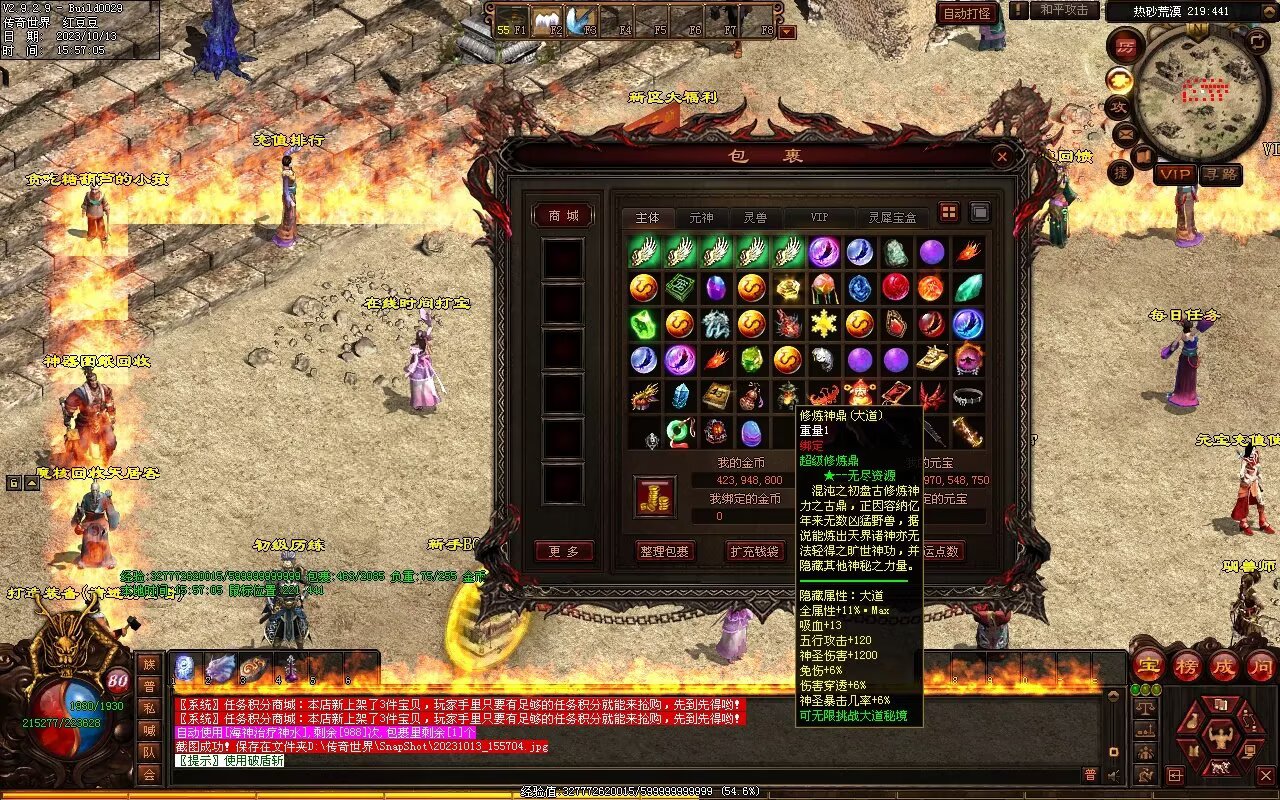Activate 寻路 pathfinding
1280x800 pixels.
[1220, 174]
